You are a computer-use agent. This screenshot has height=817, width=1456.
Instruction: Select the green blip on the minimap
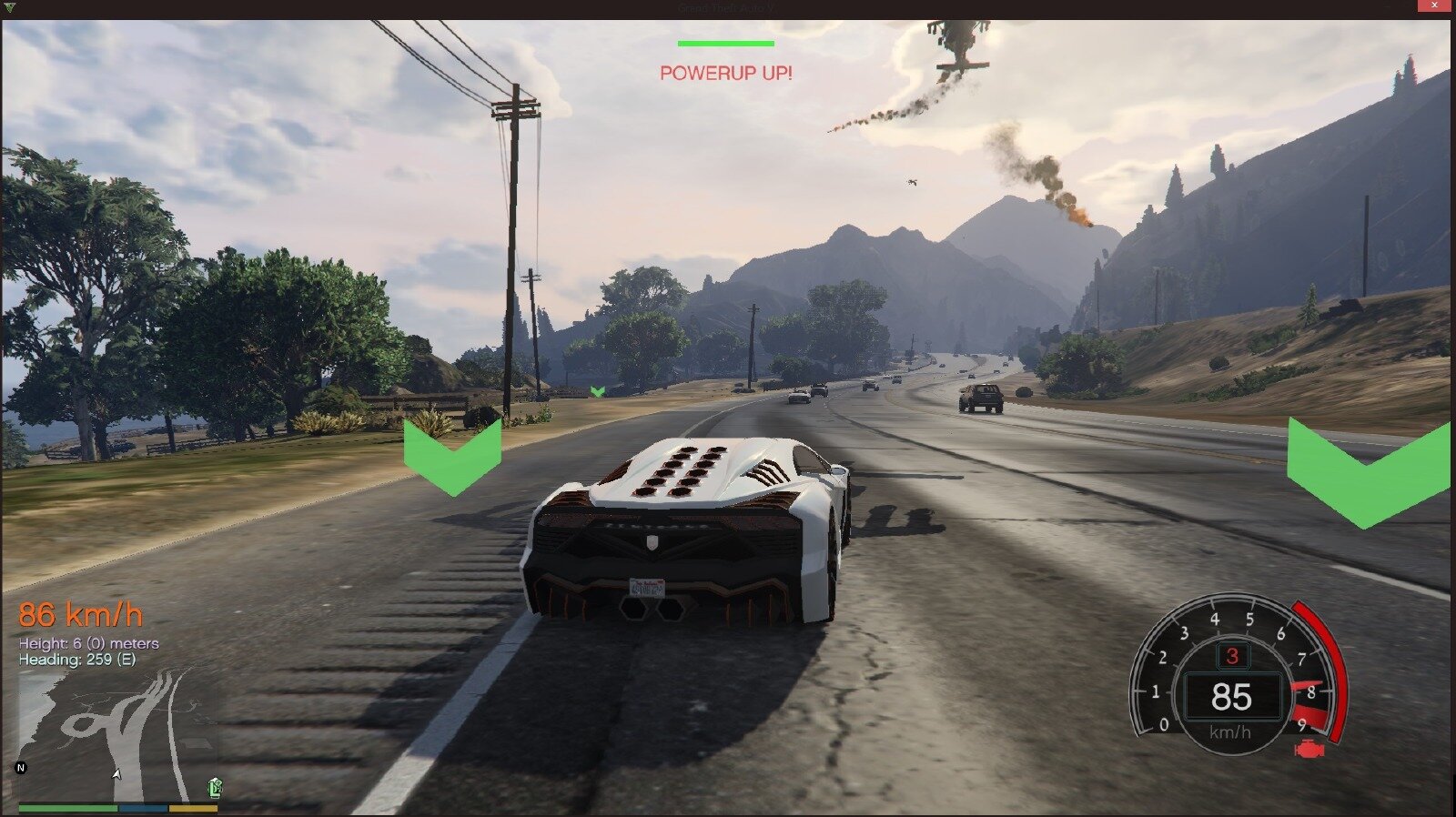215,787
